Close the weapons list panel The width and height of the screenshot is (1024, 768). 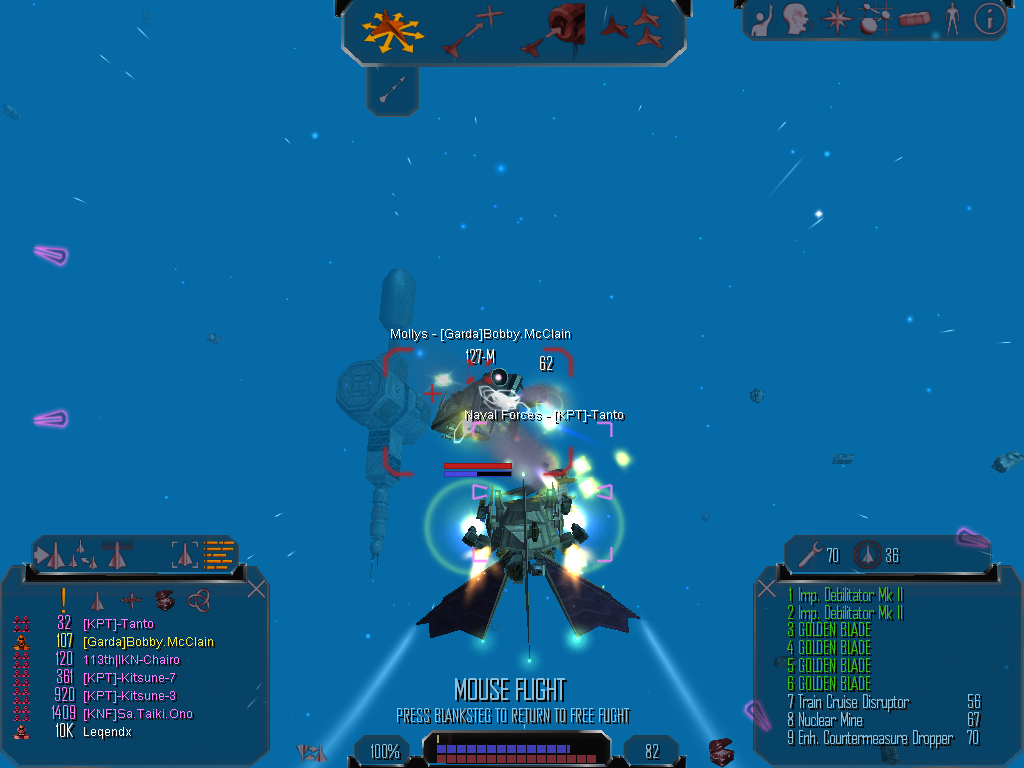767,589
